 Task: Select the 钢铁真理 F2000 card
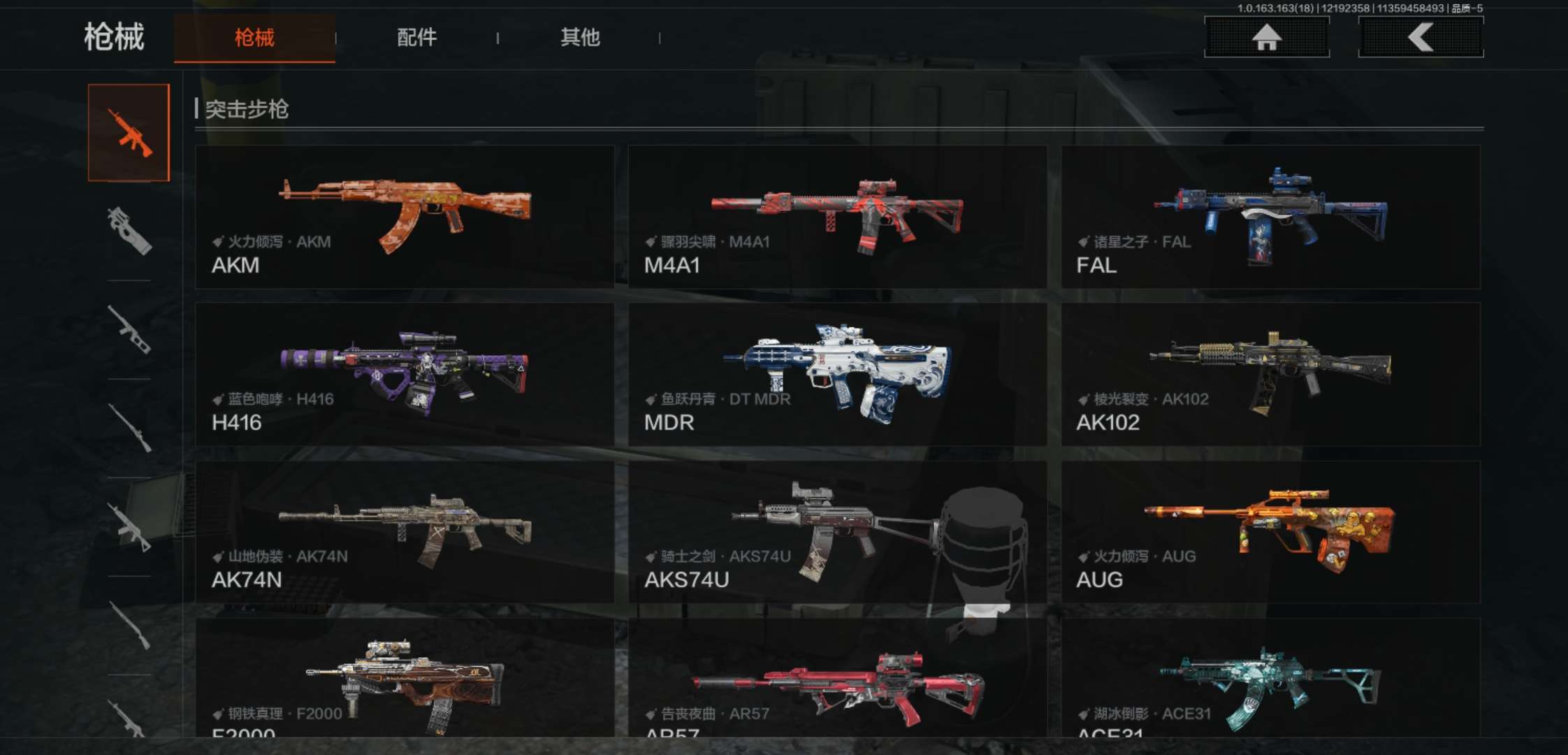coord(405,678)
